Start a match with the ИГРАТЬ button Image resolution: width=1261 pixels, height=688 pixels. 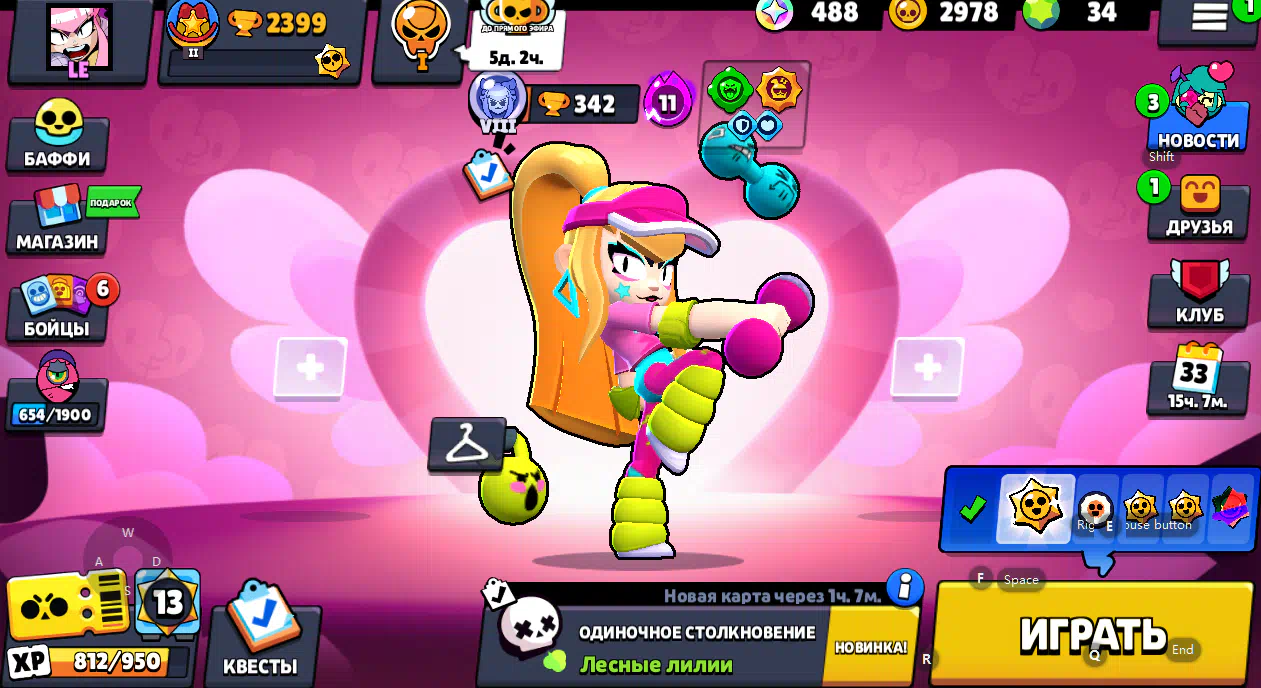pos(1092,633)
